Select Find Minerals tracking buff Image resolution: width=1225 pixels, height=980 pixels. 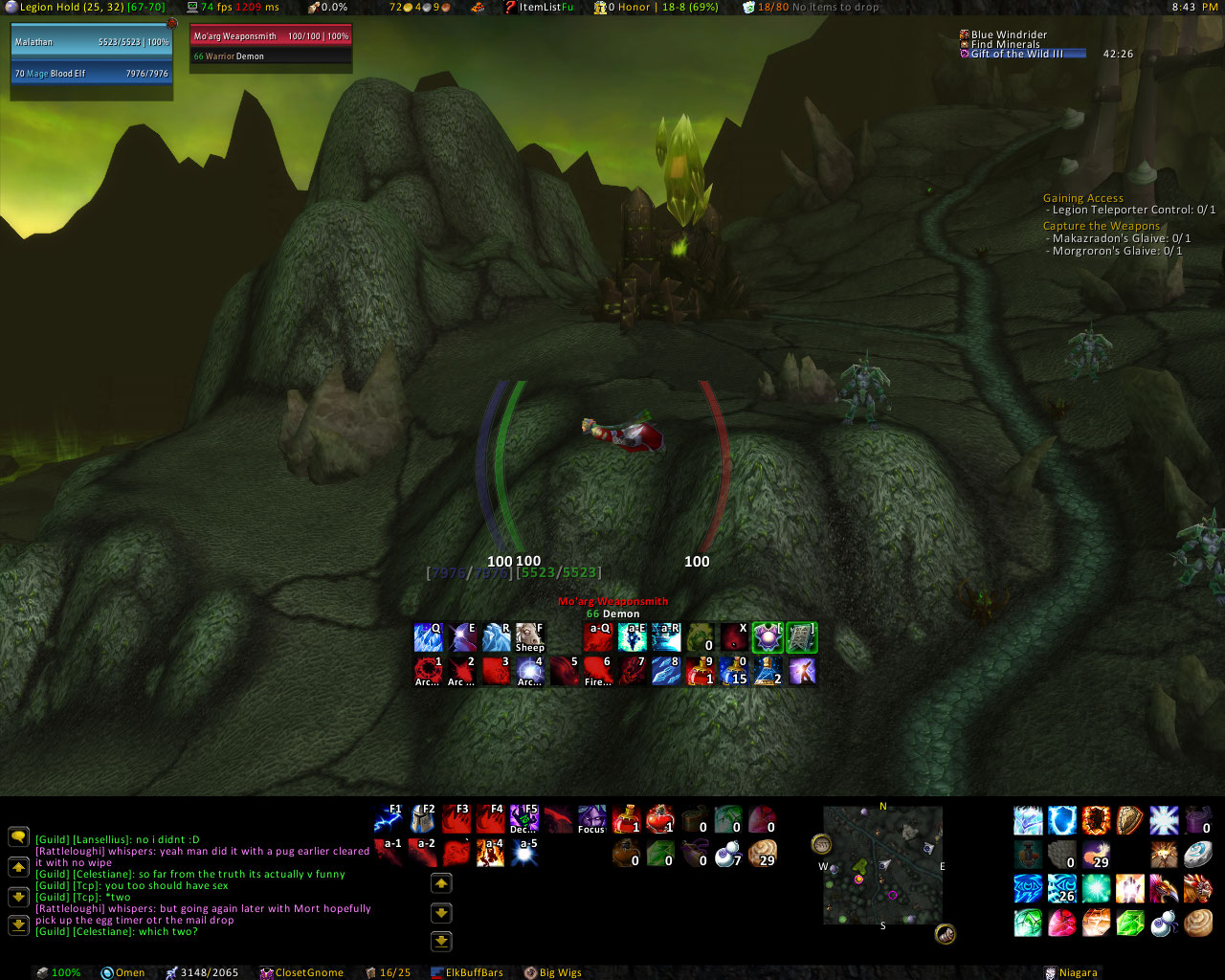pyautogui.click(x=1004, y=44)
